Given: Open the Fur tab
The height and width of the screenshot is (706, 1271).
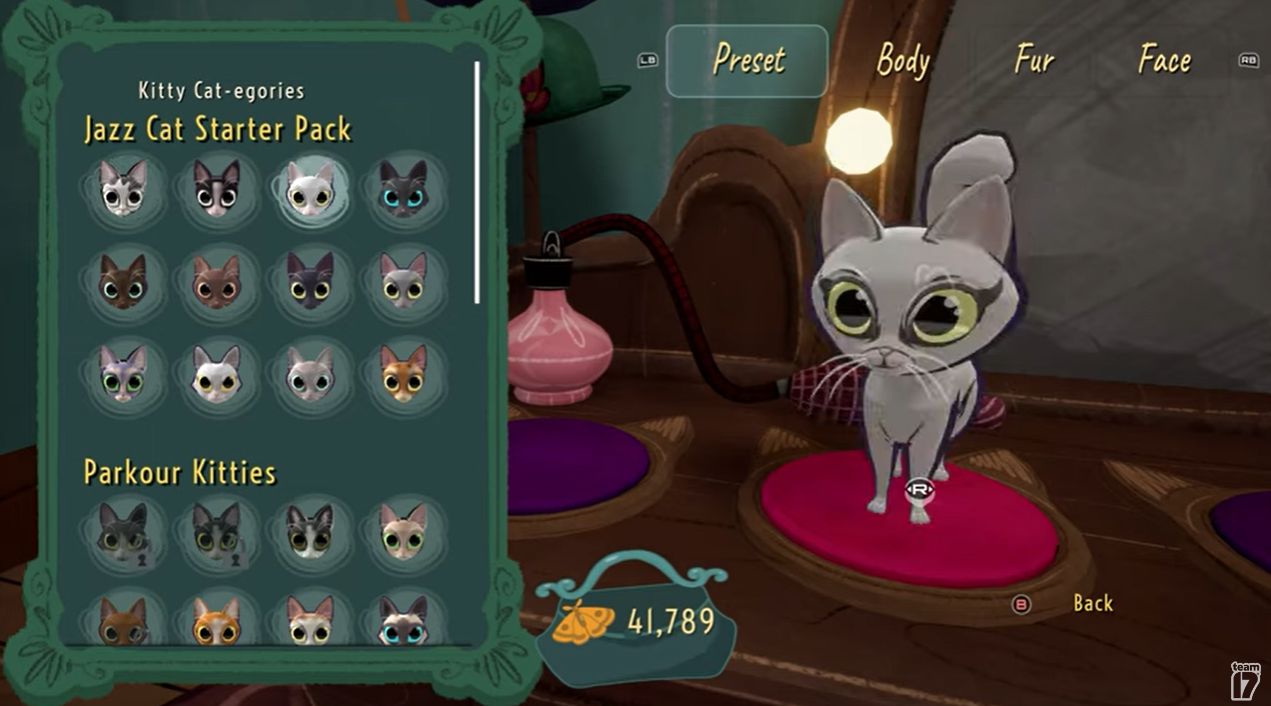Looking at the screenshot, I should click(x=1034, y=61).
